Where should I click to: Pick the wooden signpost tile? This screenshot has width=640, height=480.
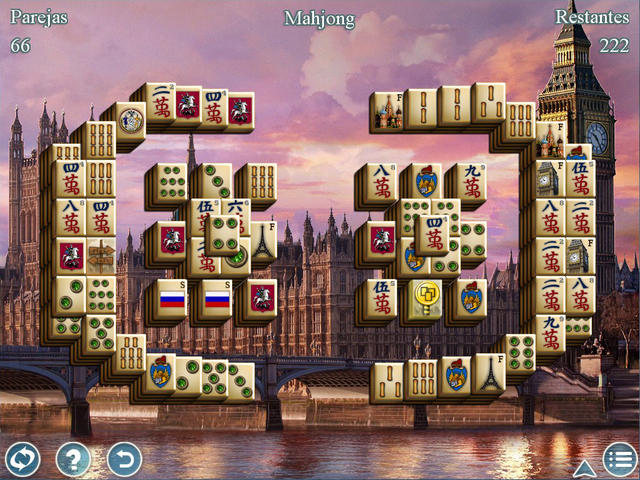click(x=100, y=257)
